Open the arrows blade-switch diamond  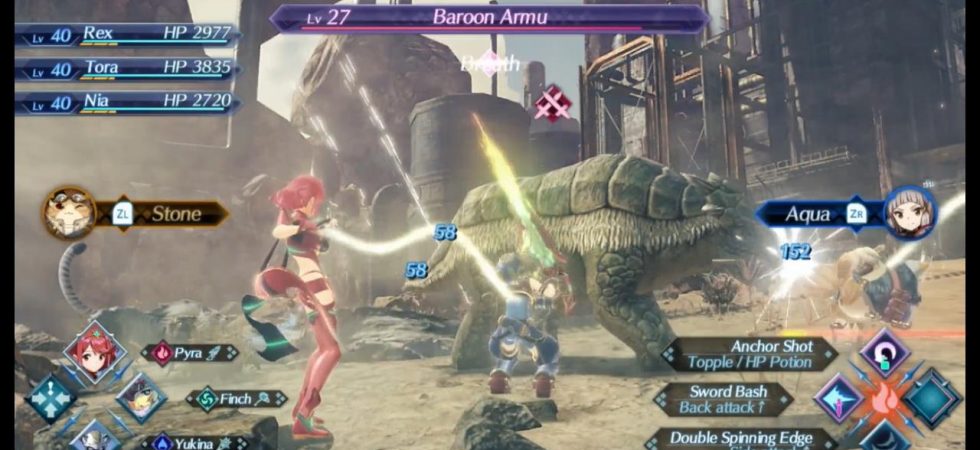click(50, 398)
